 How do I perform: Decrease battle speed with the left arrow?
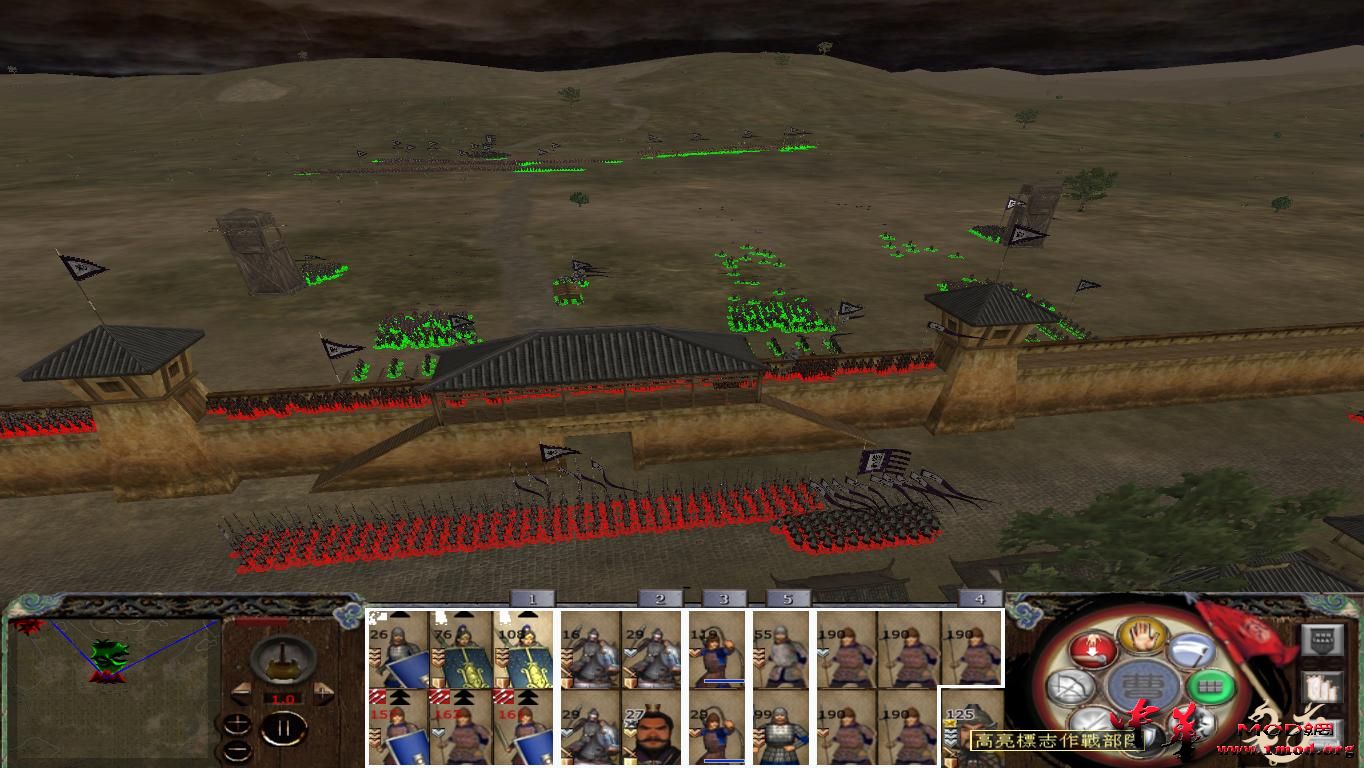tap(243, 693)
